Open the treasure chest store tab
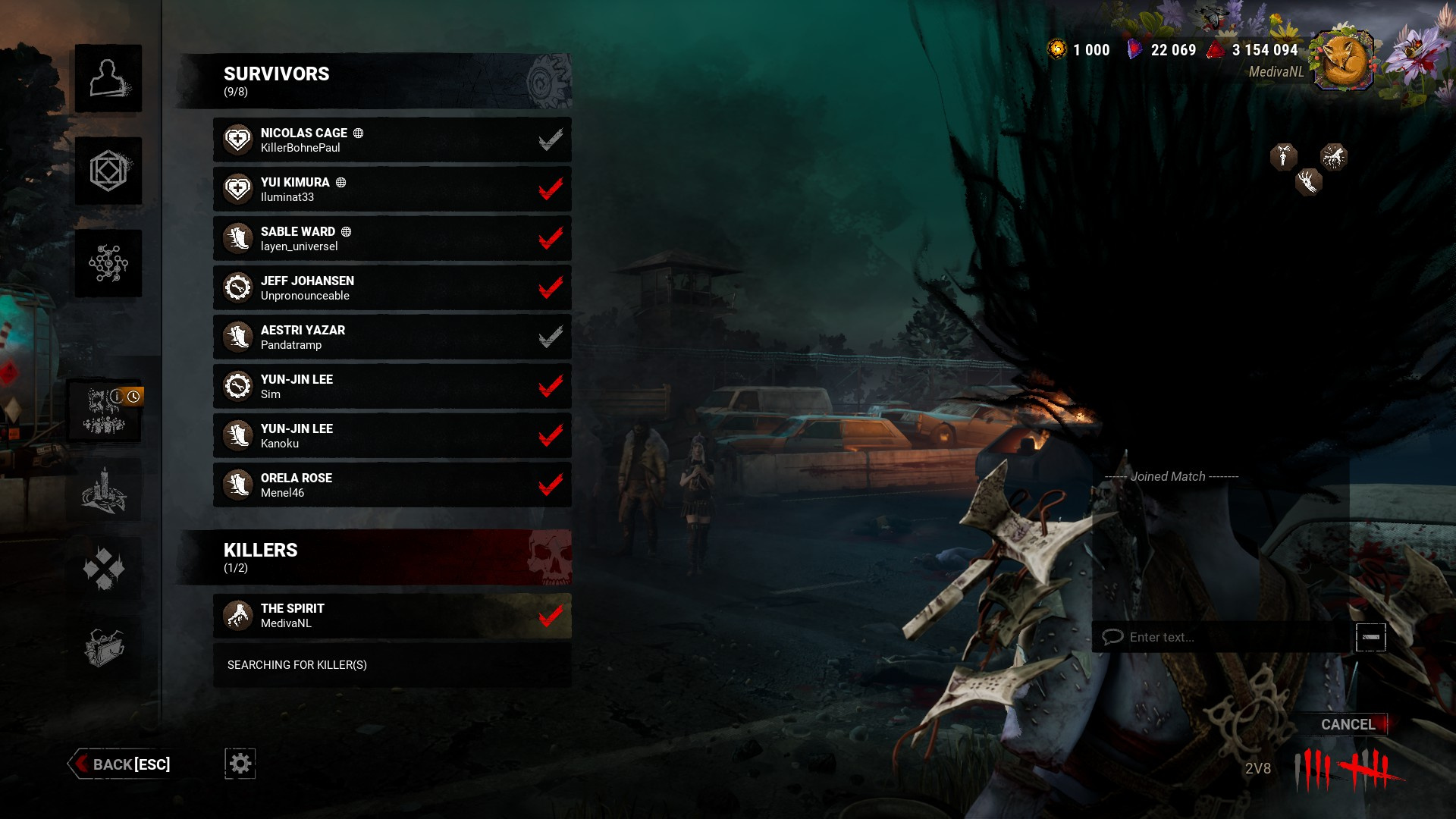 (105, 647)
